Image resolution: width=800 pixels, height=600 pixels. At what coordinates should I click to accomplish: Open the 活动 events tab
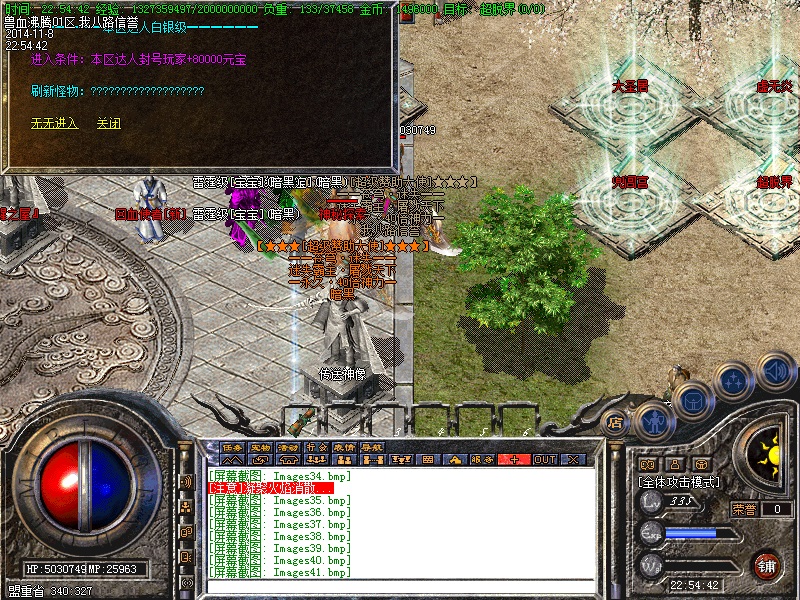[x=289, y=446]
